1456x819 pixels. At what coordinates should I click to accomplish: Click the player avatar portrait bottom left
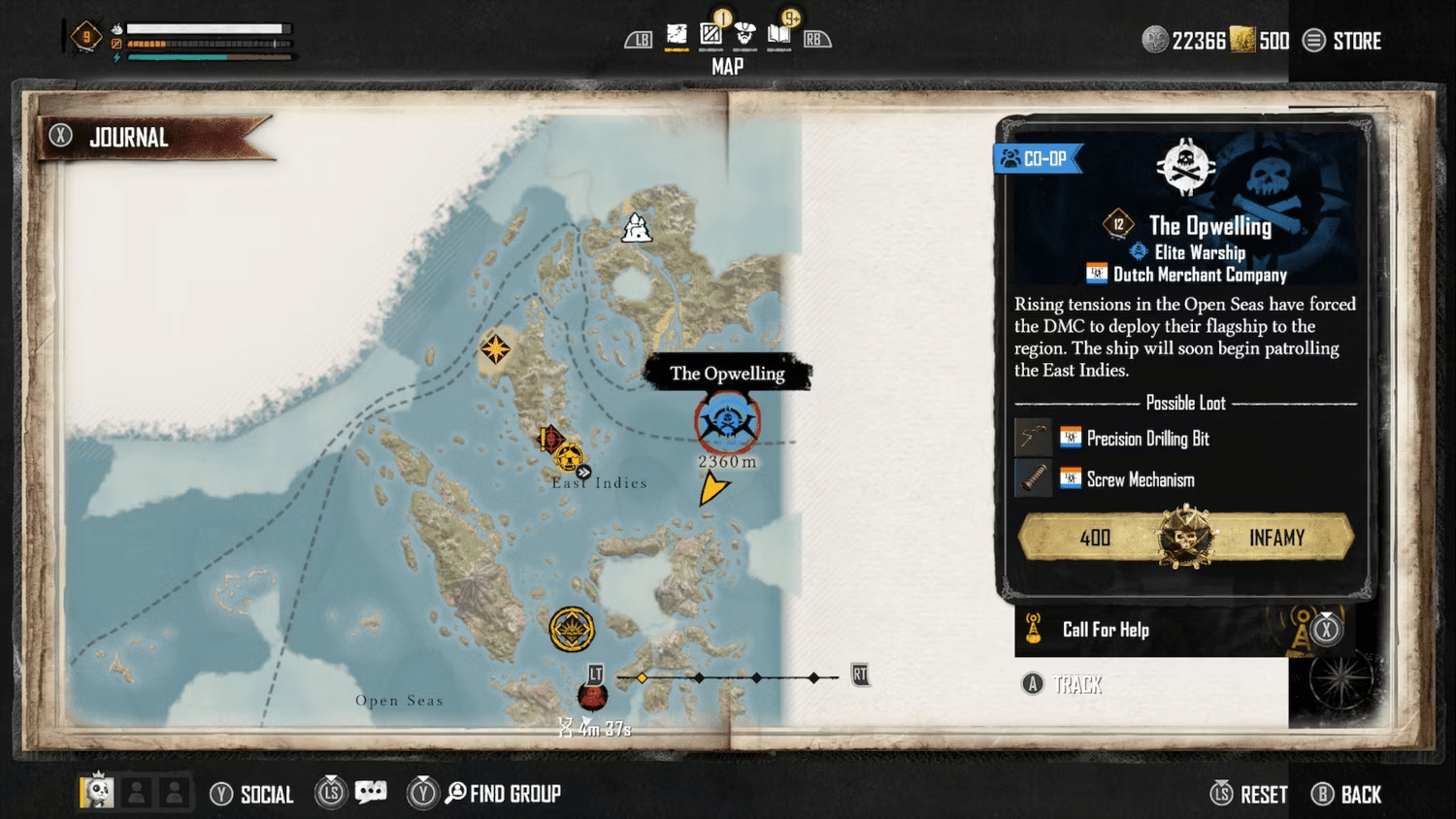pos(95,792)
